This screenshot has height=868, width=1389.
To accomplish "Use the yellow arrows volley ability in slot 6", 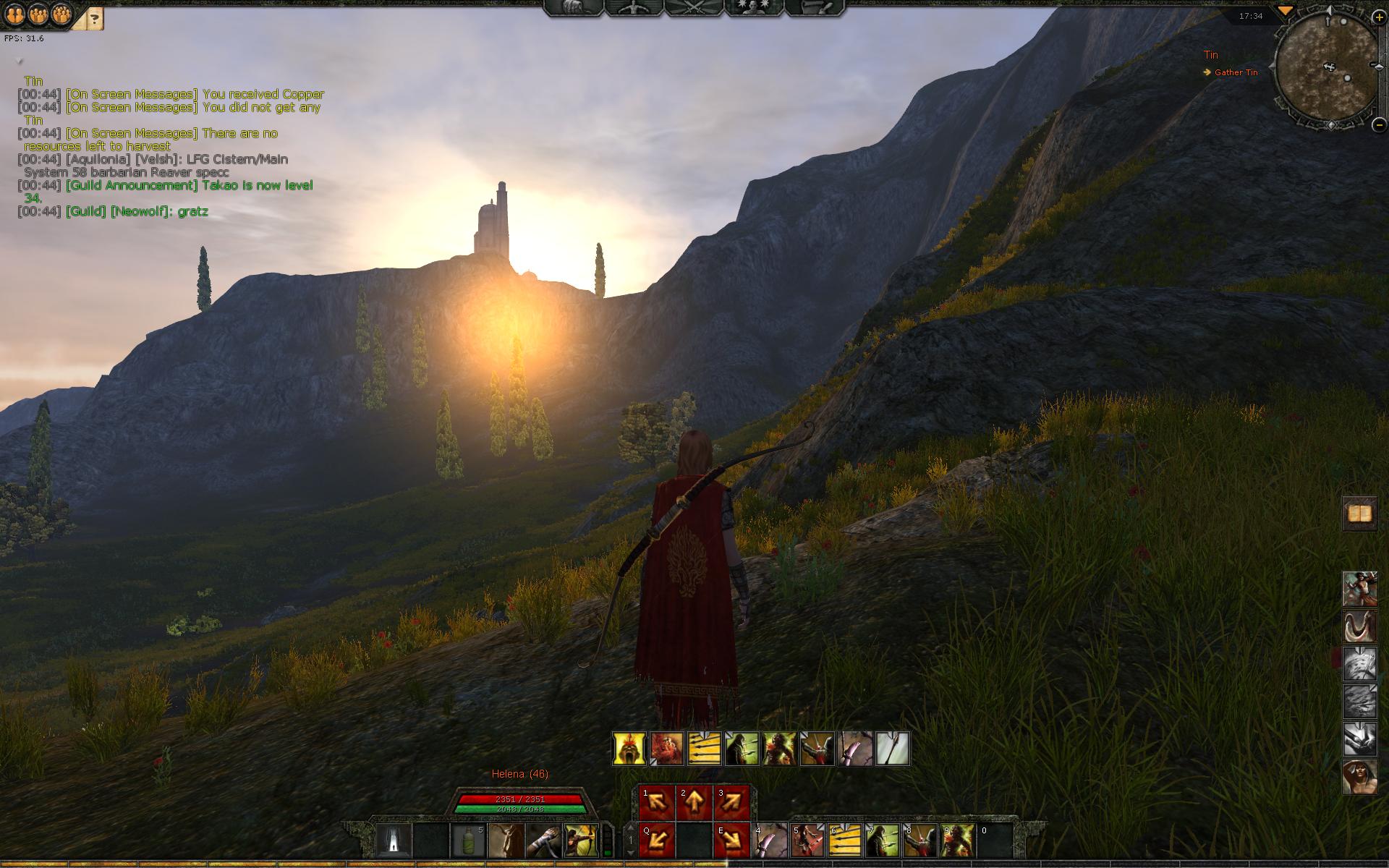I will (x=844, y=841).
